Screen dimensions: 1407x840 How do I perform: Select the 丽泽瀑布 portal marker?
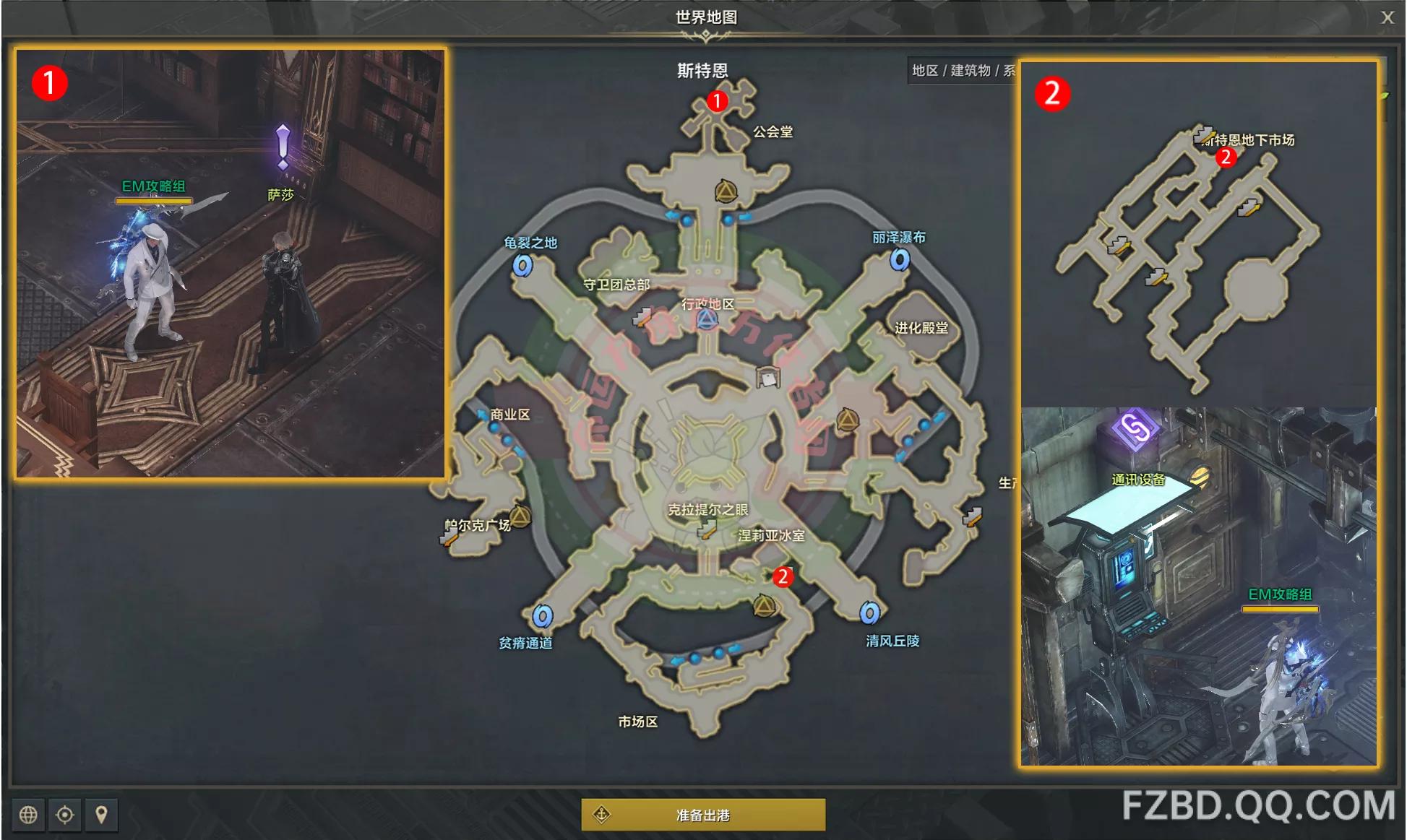pyautogui.click(x=900, y=259)
